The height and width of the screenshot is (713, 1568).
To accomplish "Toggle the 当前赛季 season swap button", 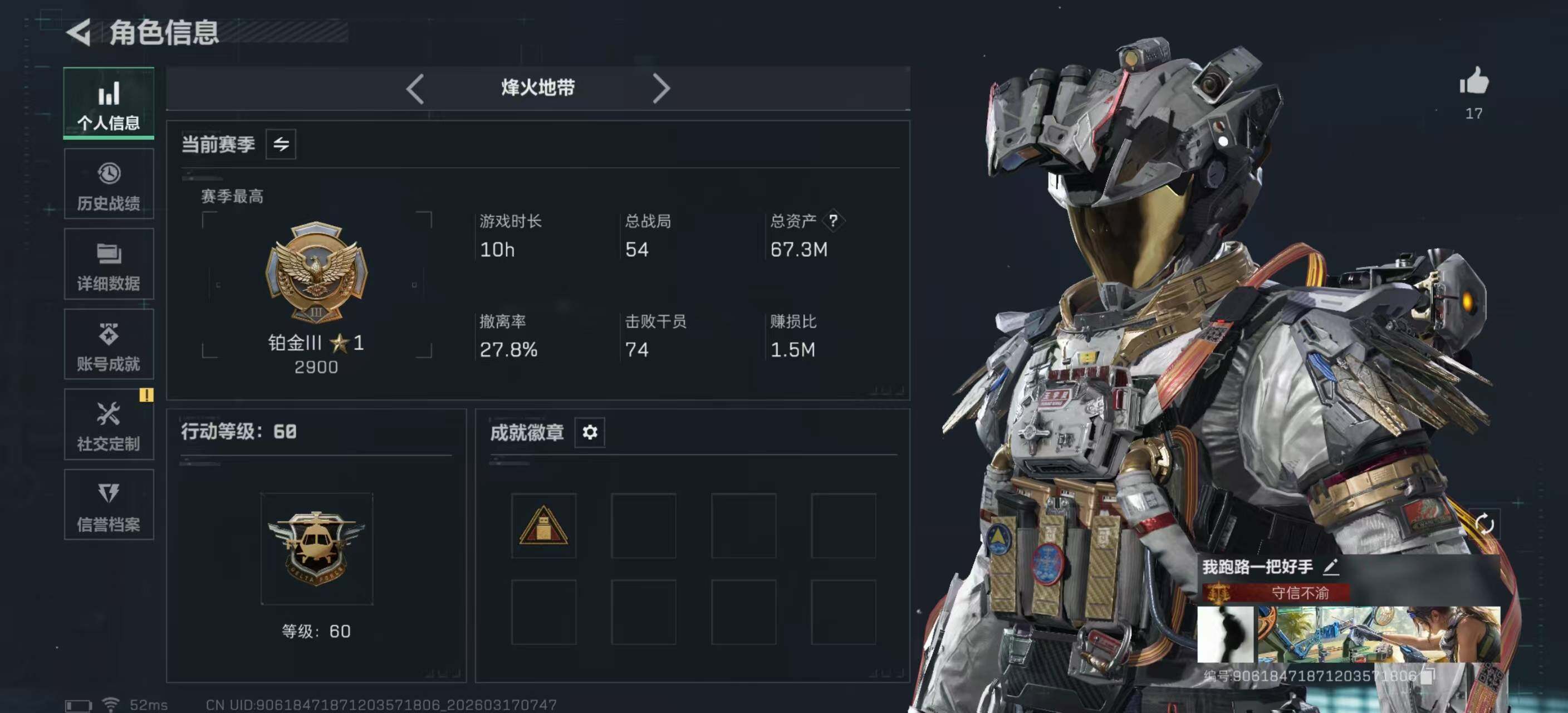I will click(x=281, y=144).
